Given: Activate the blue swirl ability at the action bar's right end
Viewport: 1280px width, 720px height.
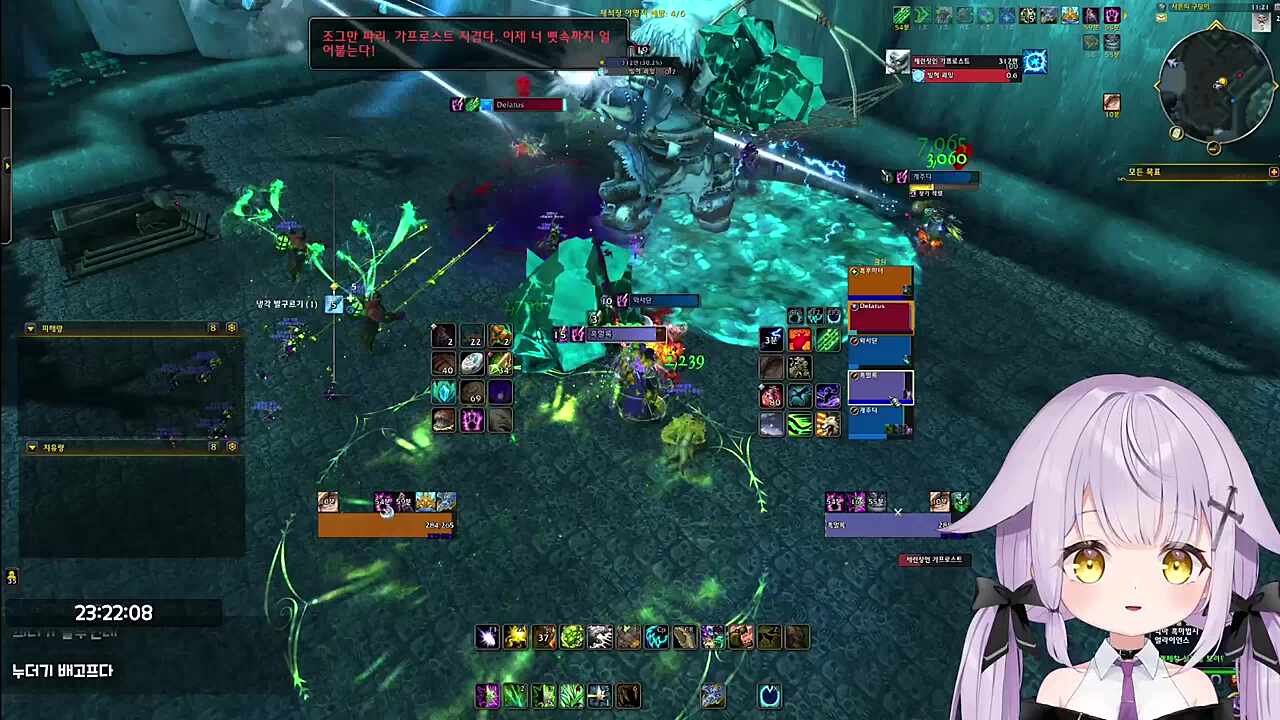Looking at the screenshot, I should click(x=769, y=696).
